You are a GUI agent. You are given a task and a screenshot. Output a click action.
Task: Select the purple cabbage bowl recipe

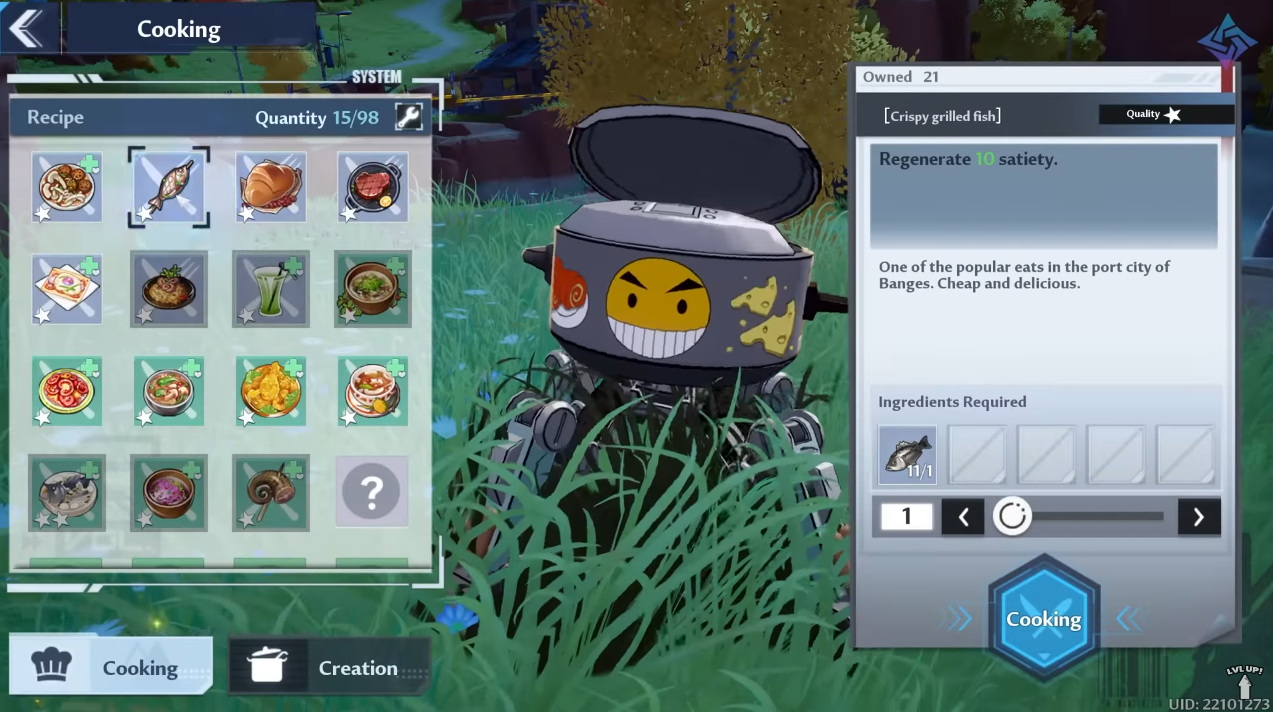(x=169, y=493)
